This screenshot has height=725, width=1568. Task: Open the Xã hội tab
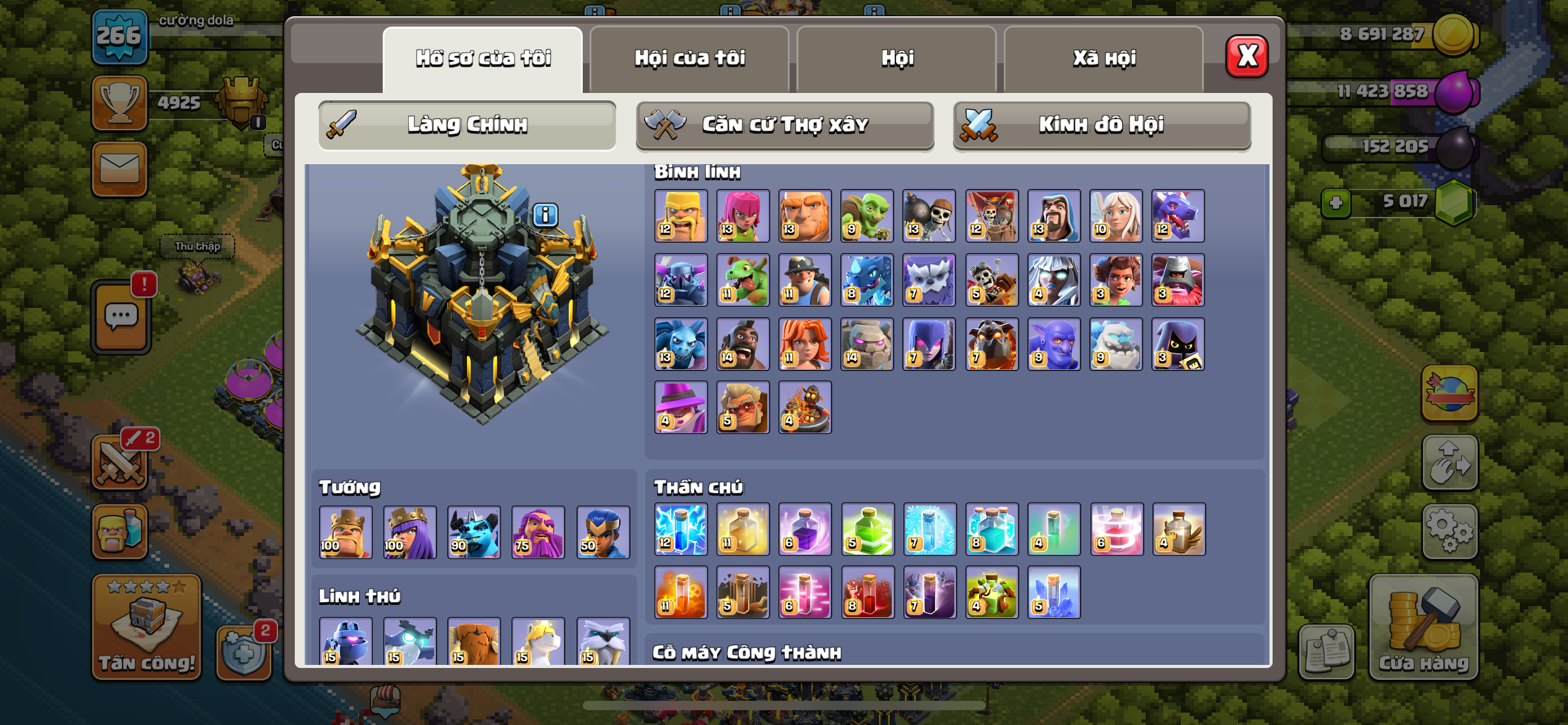click(1104, 59)
